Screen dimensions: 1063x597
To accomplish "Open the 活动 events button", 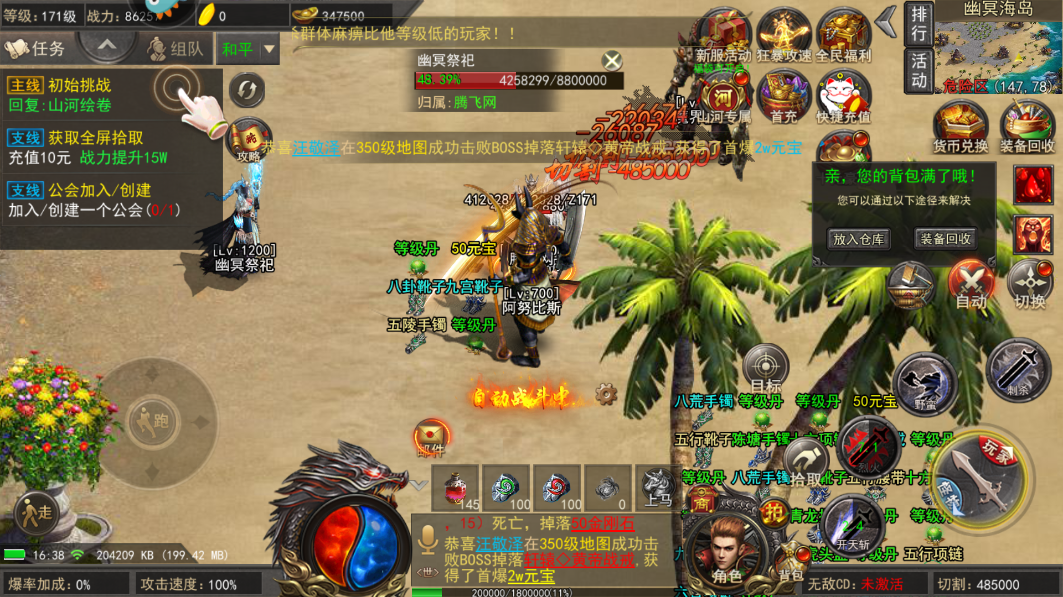I will (918, 70).
